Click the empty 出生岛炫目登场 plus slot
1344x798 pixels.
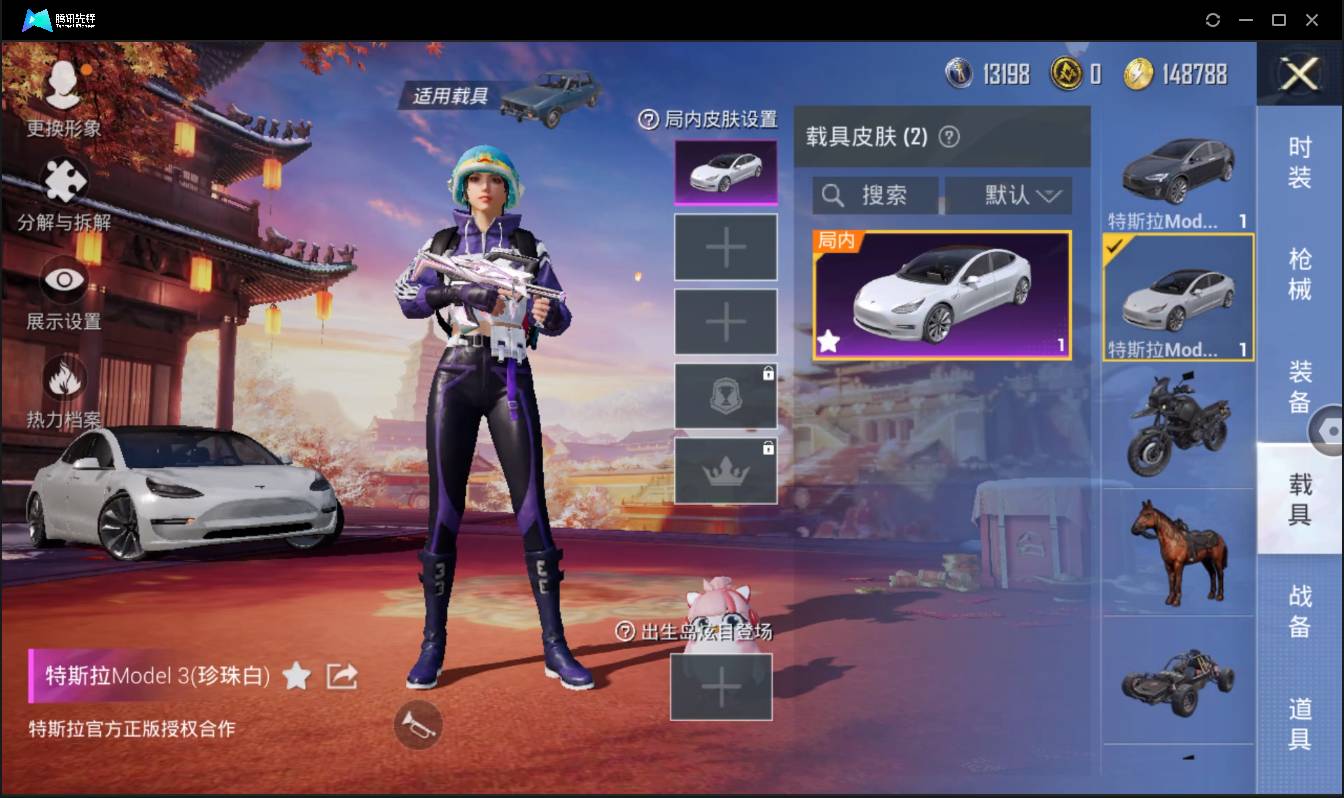[722, 686]
